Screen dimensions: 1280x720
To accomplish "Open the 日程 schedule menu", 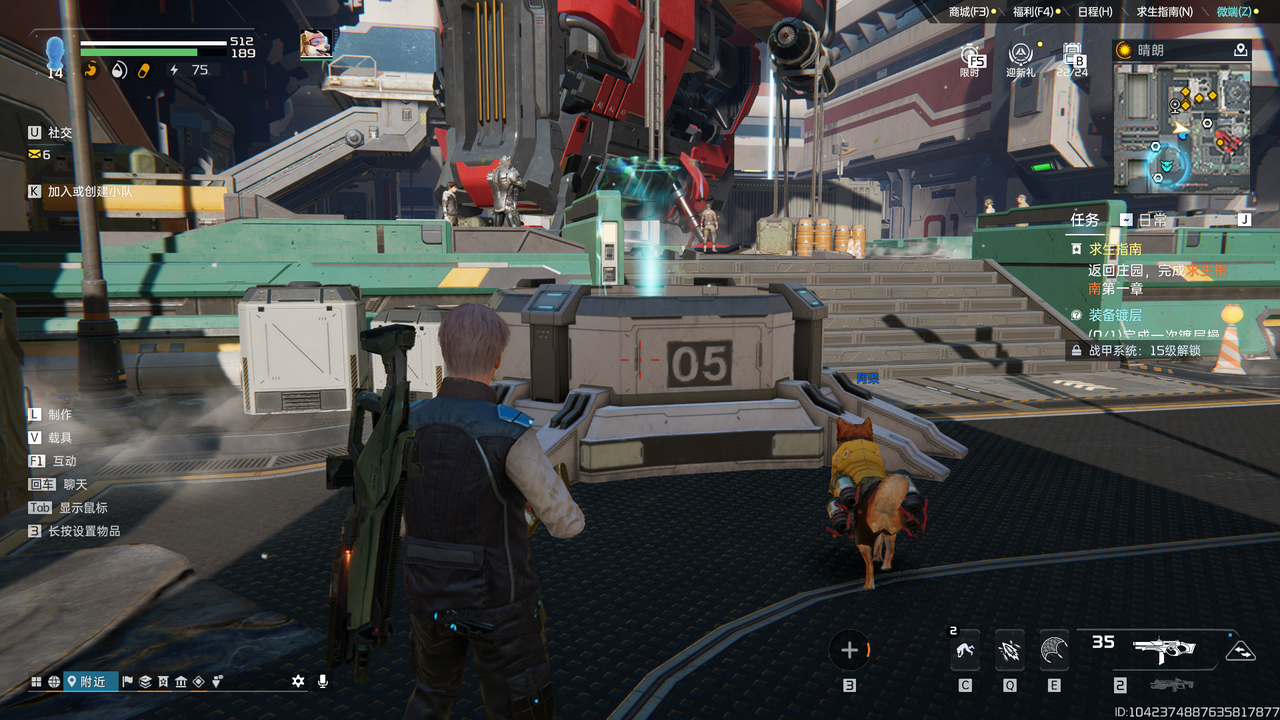I will click(x=1094, y=12).
